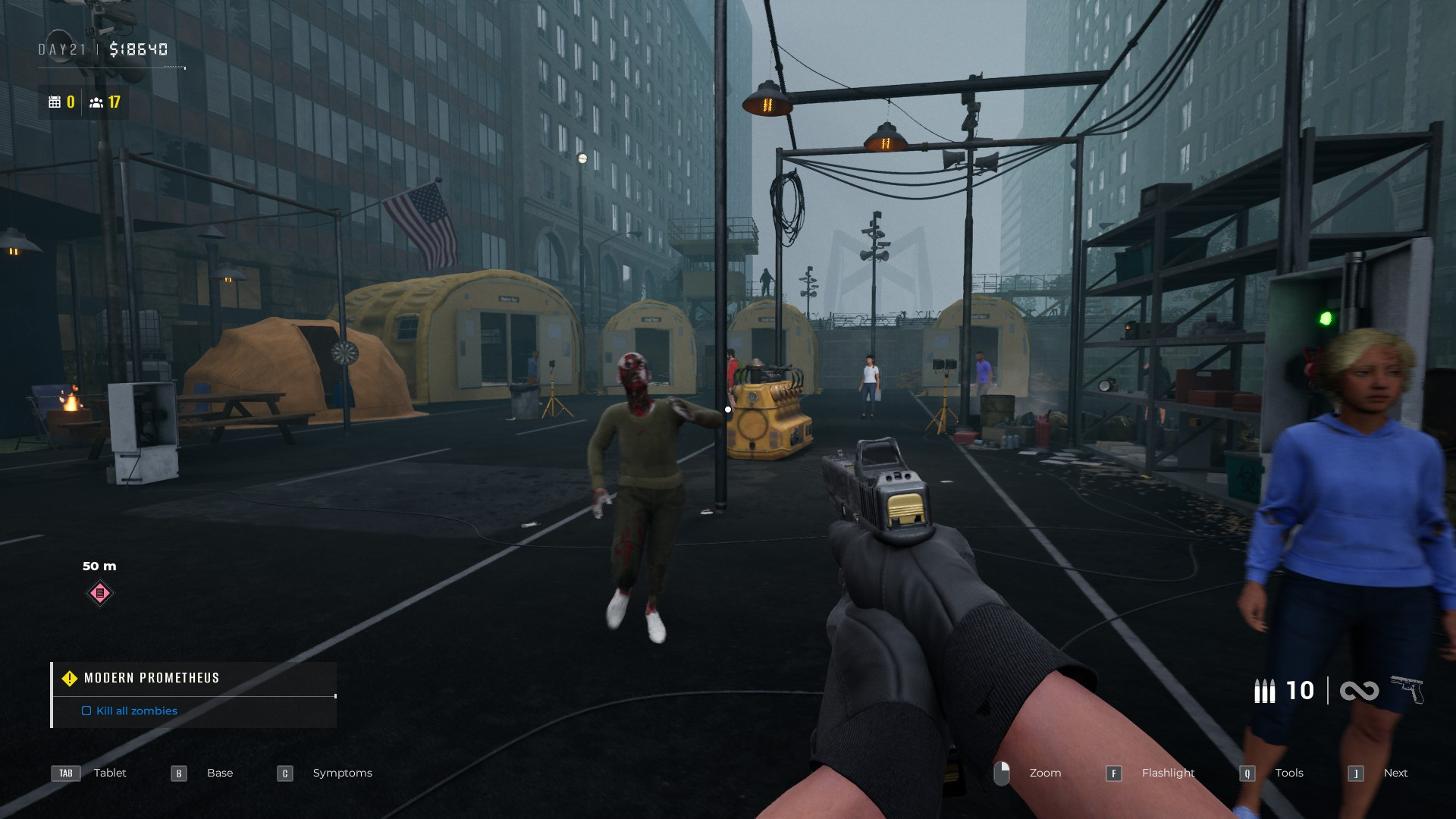Click the infinity reserve ammo symbol
1456x819 pixels.
click(x=1360, y=691)
